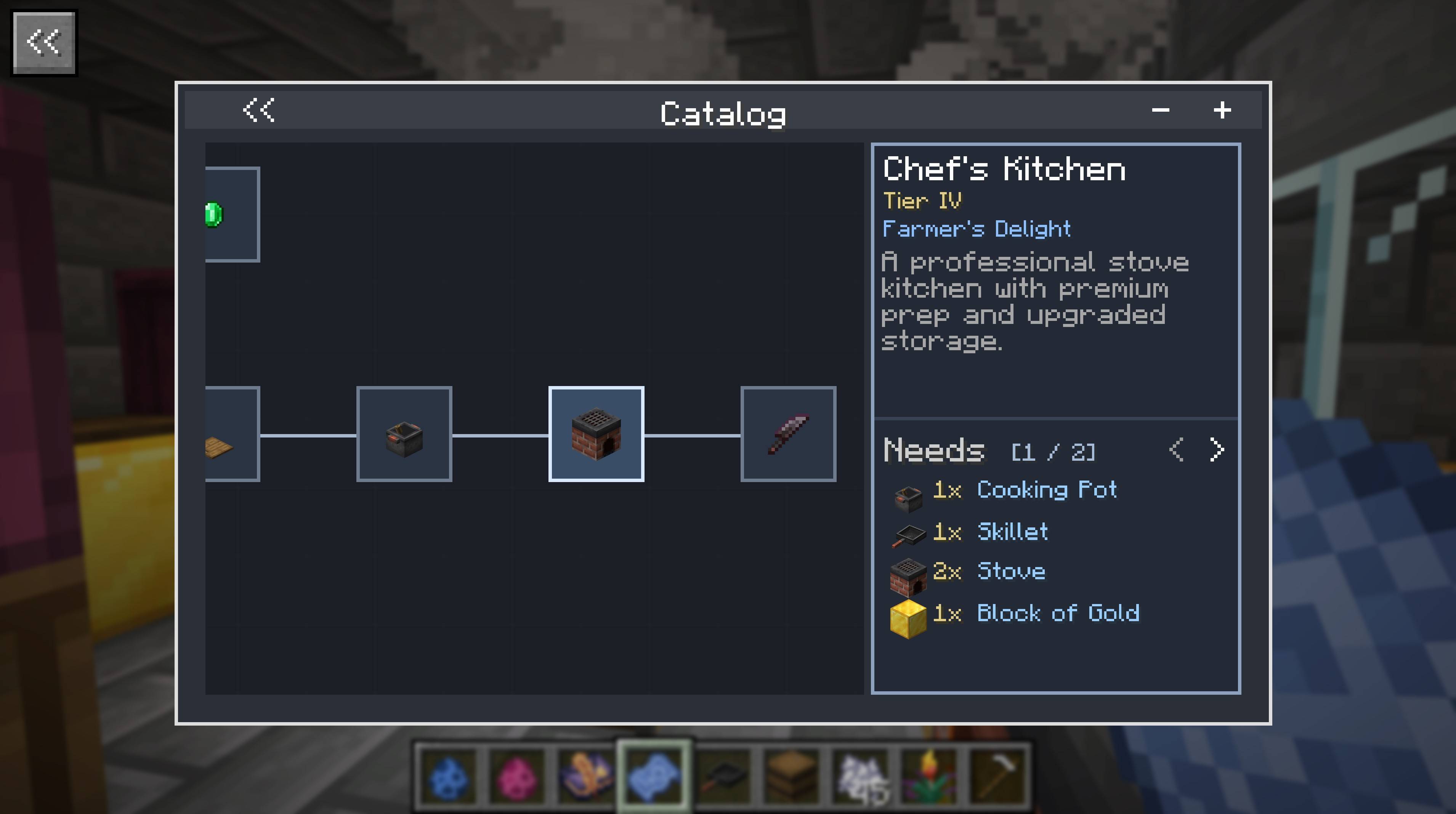Click the Skillet requirement entry
This screenshot has width=1456, height=814.
click(x=1012, y=532)
